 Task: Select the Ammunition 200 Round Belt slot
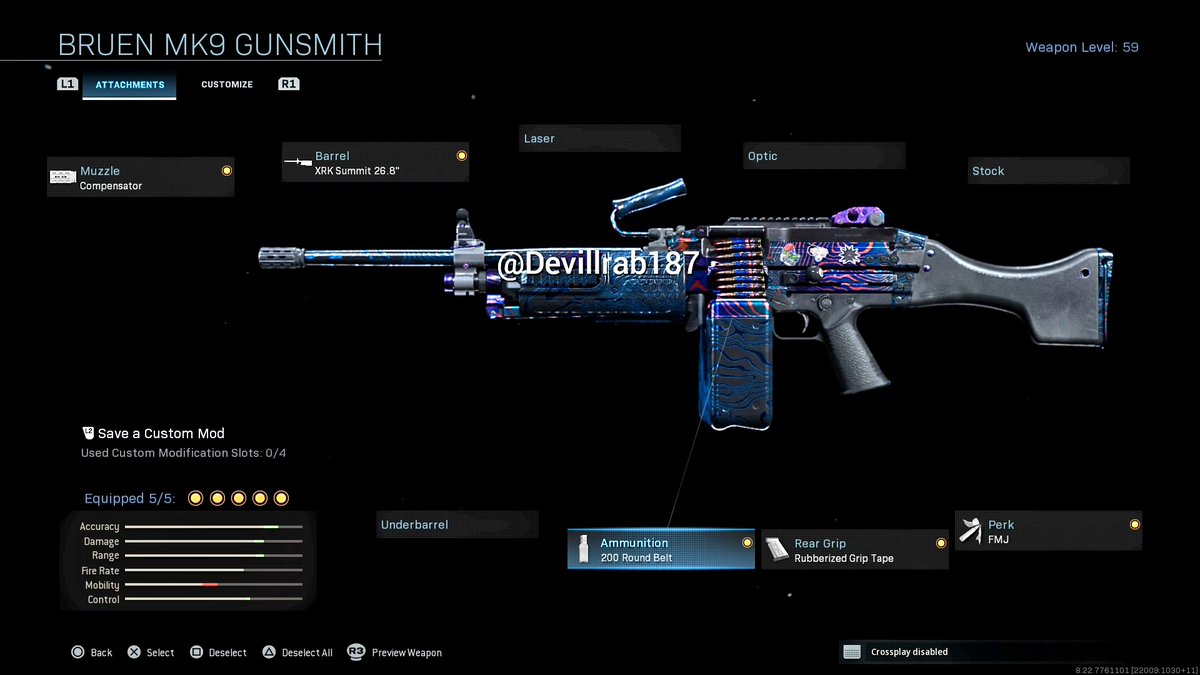[661, 550]
